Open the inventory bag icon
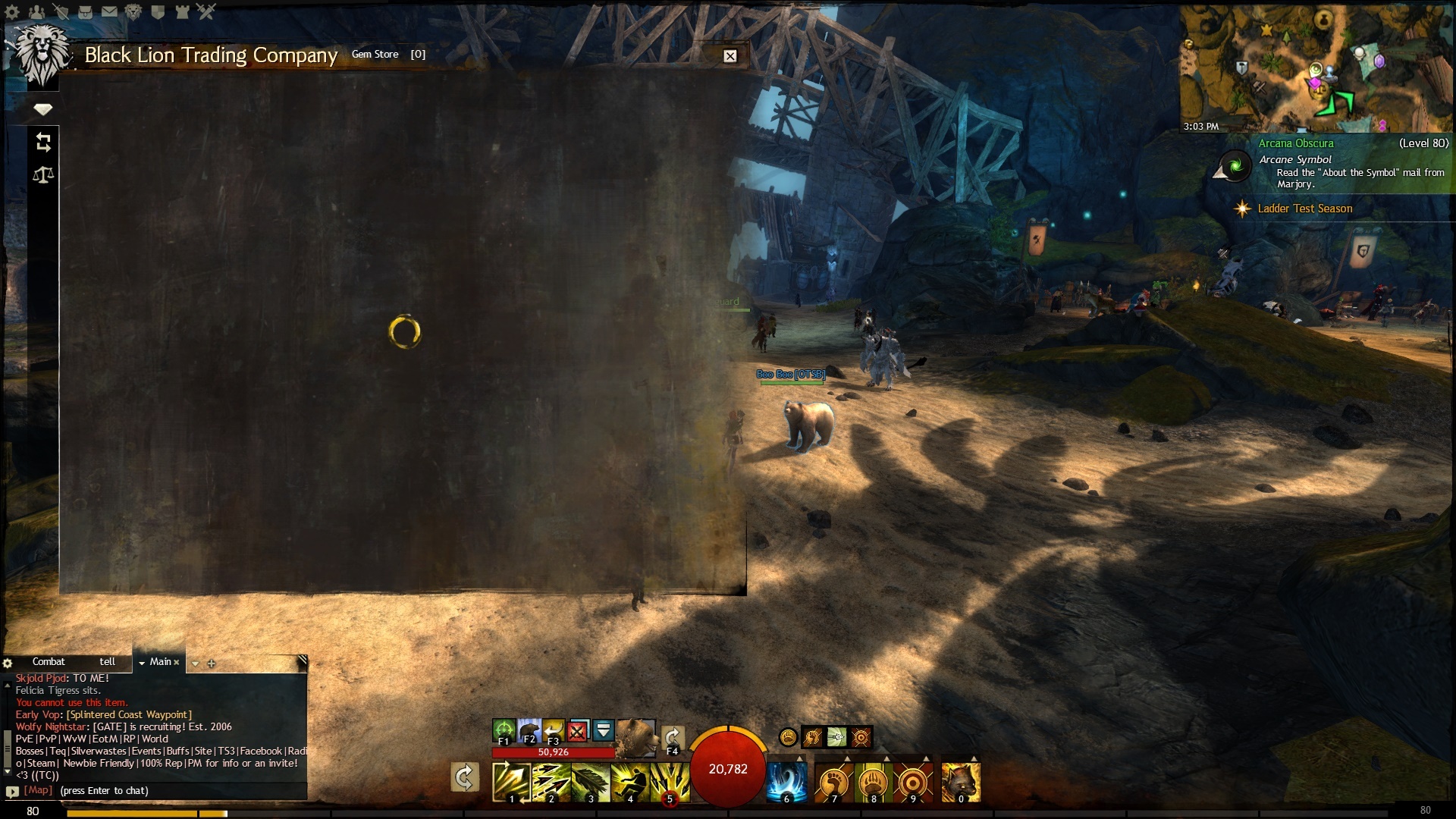Screen dimensions: 1456x819 85,11
